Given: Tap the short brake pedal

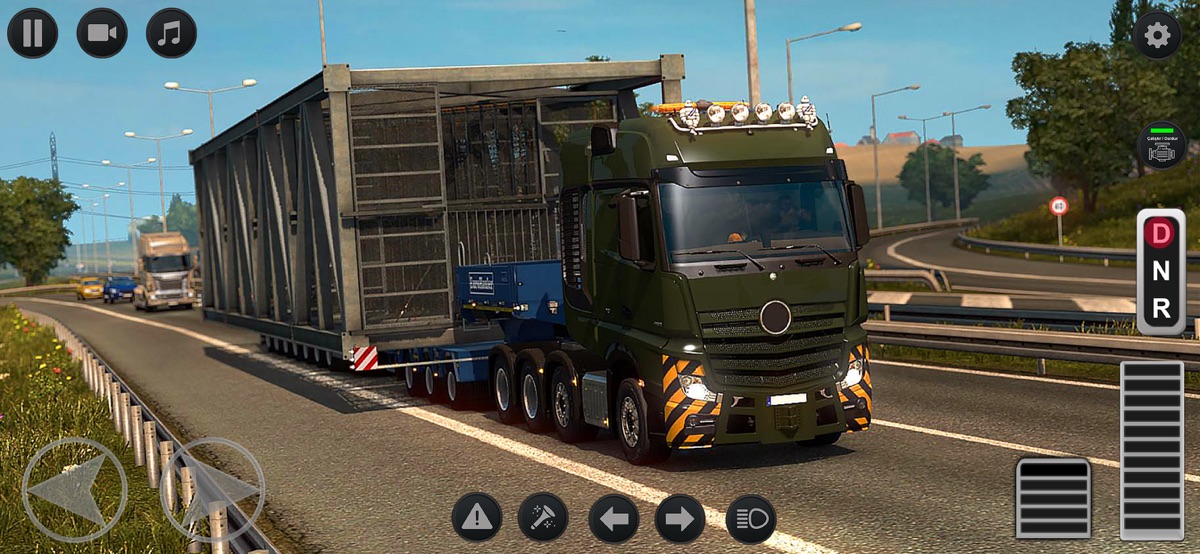Looking at the screenshot, I should pos(1053,498).
